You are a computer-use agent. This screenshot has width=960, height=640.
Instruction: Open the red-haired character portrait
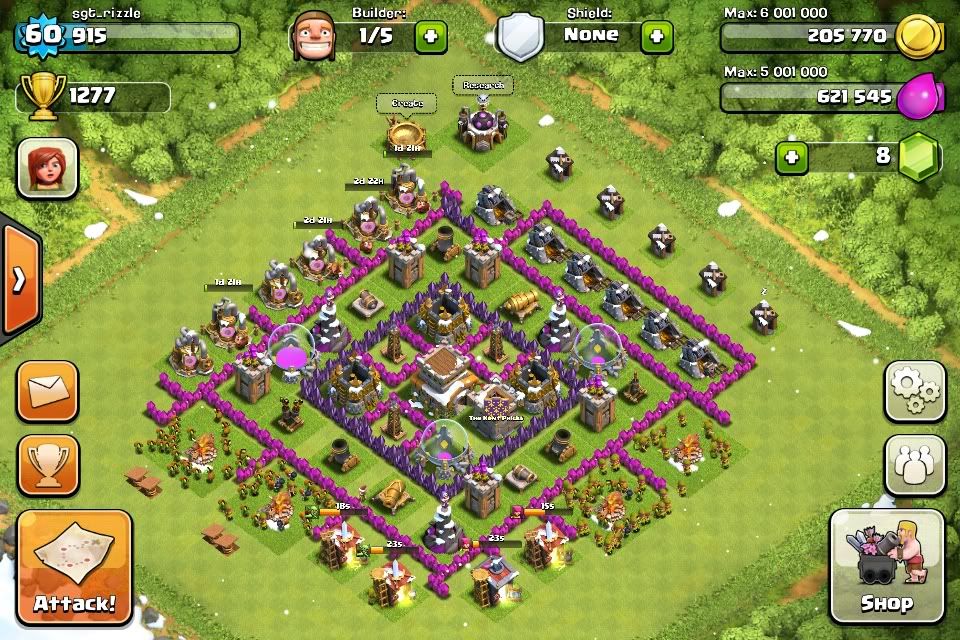(x=47, y=167)
